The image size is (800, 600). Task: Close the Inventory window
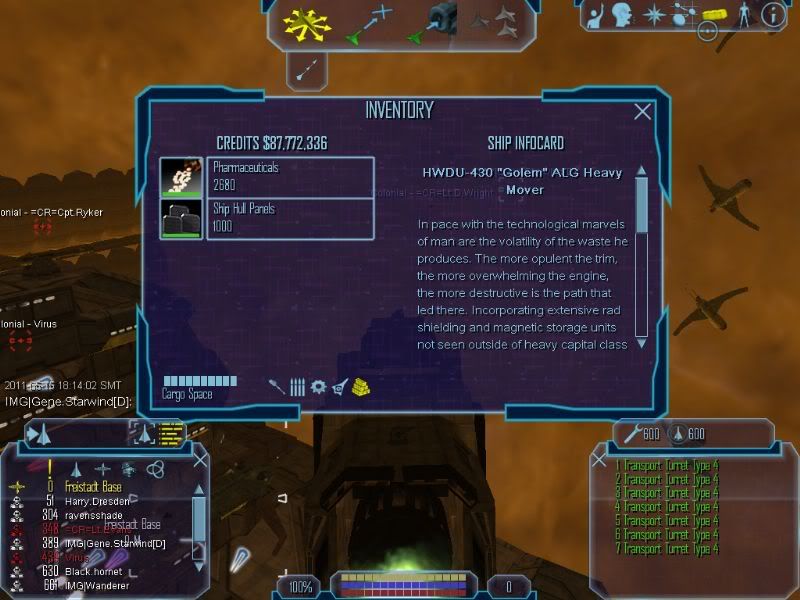(643, 113)
